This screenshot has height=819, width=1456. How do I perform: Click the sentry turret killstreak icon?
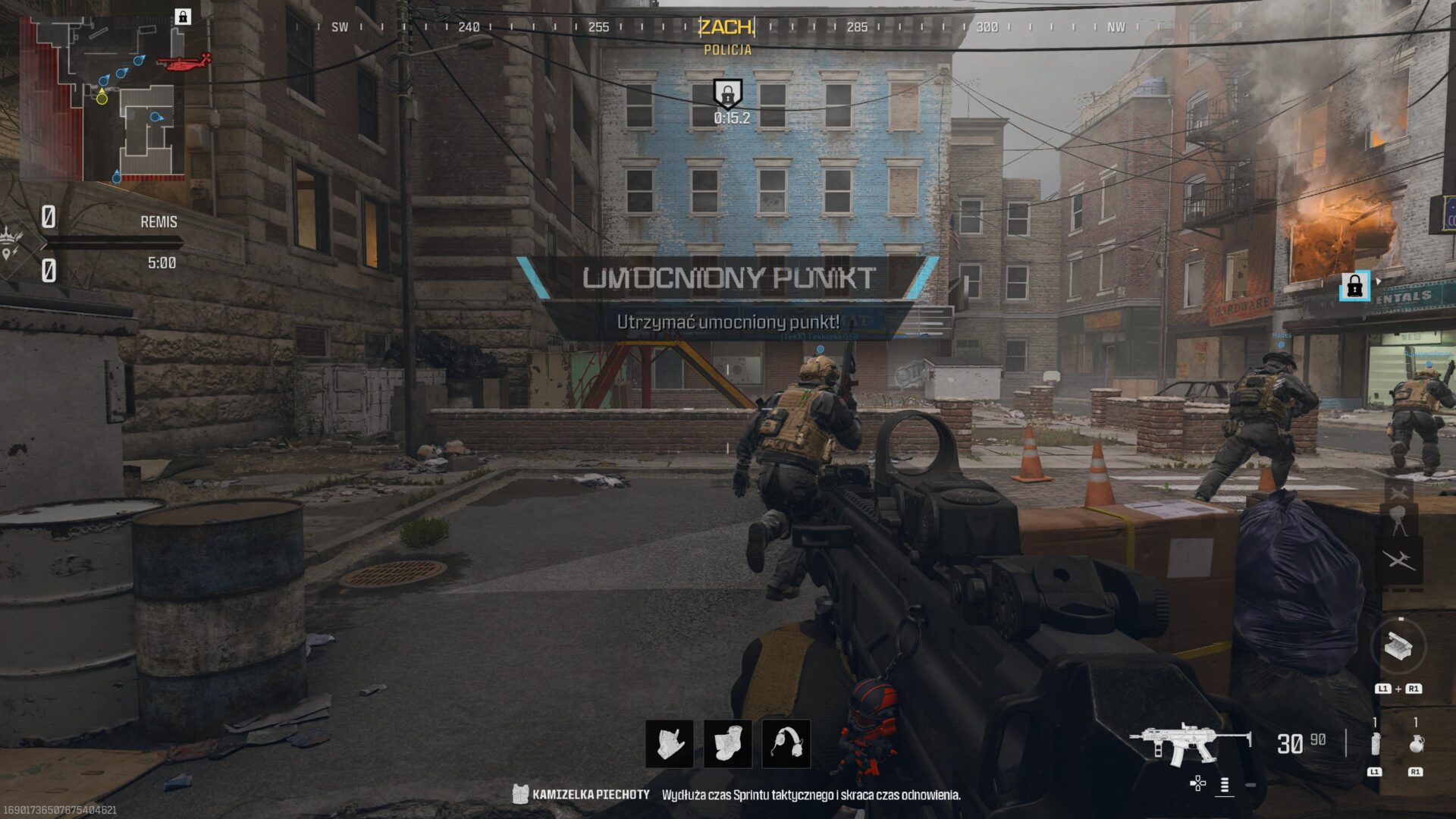point(1398,521)
